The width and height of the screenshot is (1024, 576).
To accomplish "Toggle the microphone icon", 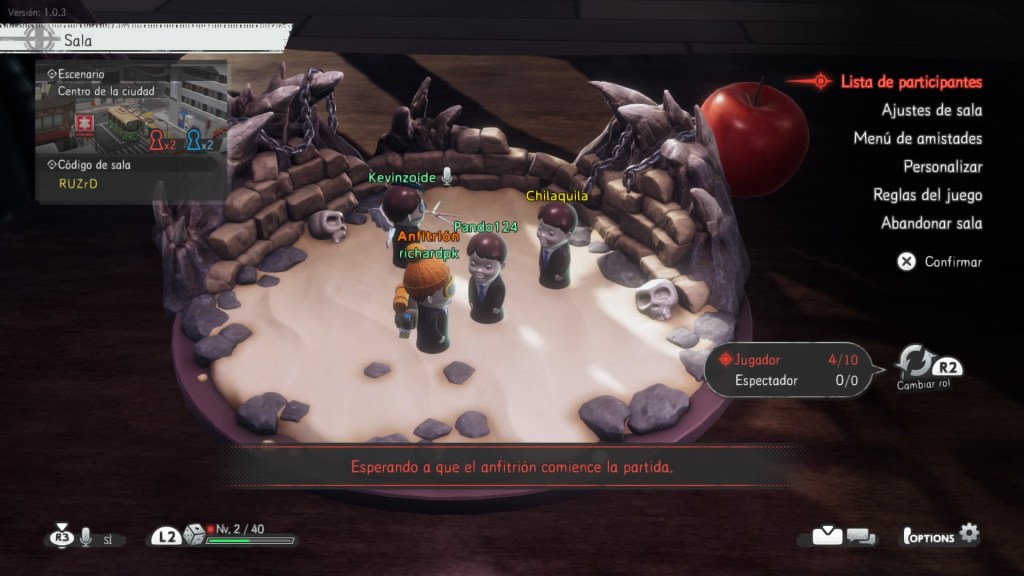I will (x=85, y=538).
